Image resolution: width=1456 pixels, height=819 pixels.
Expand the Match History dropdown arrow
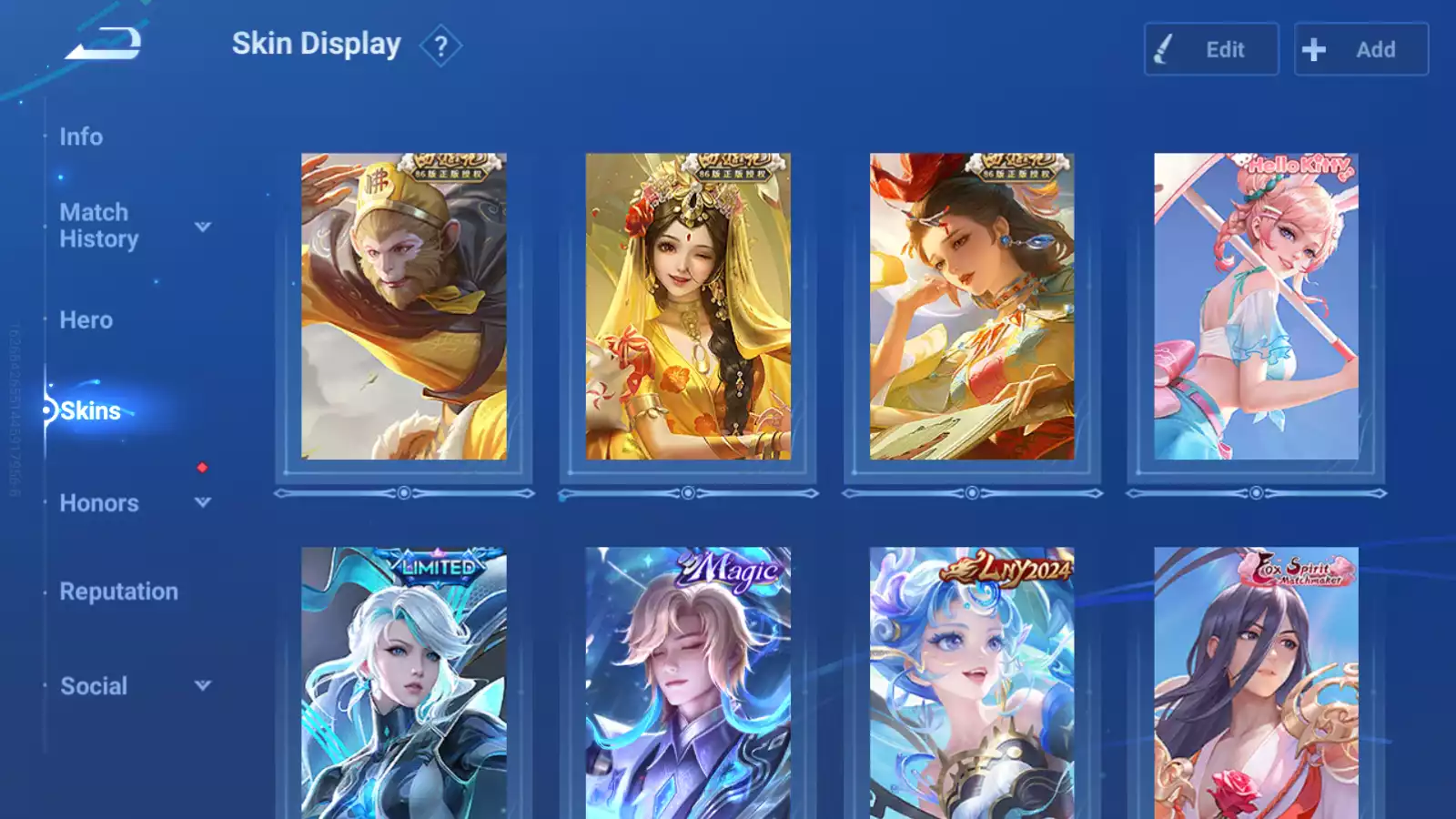(203, 227)
